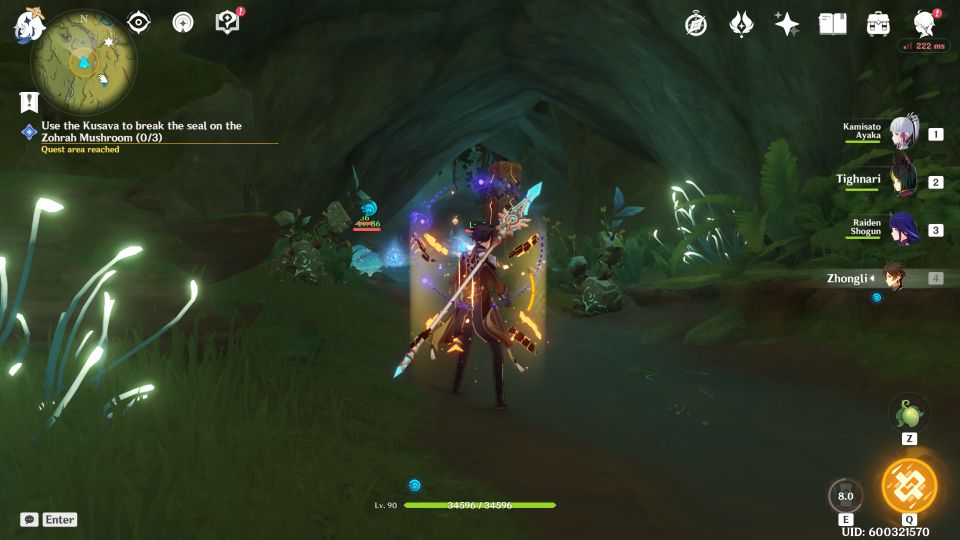Screen dimensions: 960x540
Task: Select Zhongli in the party list
Action: point(894,278)
